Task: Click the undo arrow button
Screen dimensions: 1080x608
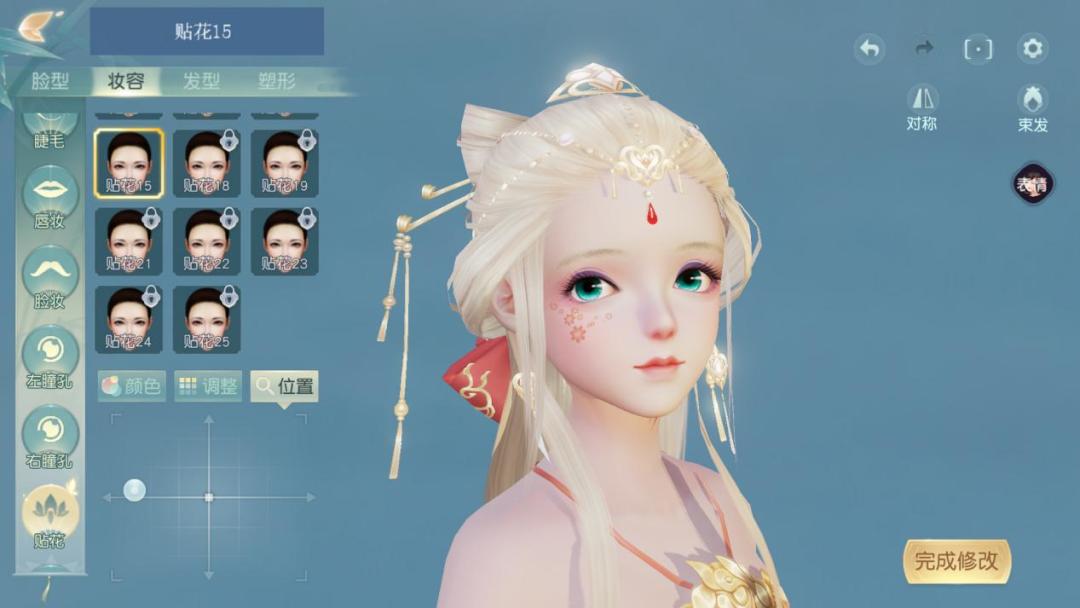Action: [869, 48]
